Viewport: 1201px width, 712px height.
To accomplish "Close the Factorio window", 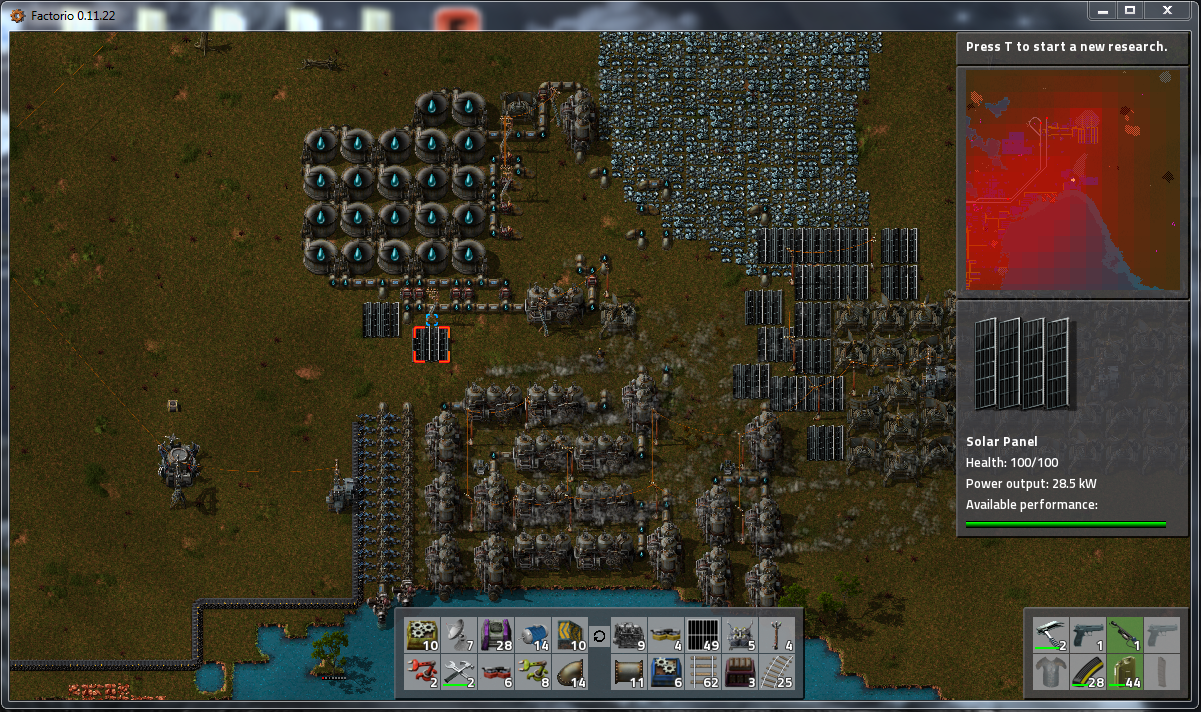I will click(1166, 10).
